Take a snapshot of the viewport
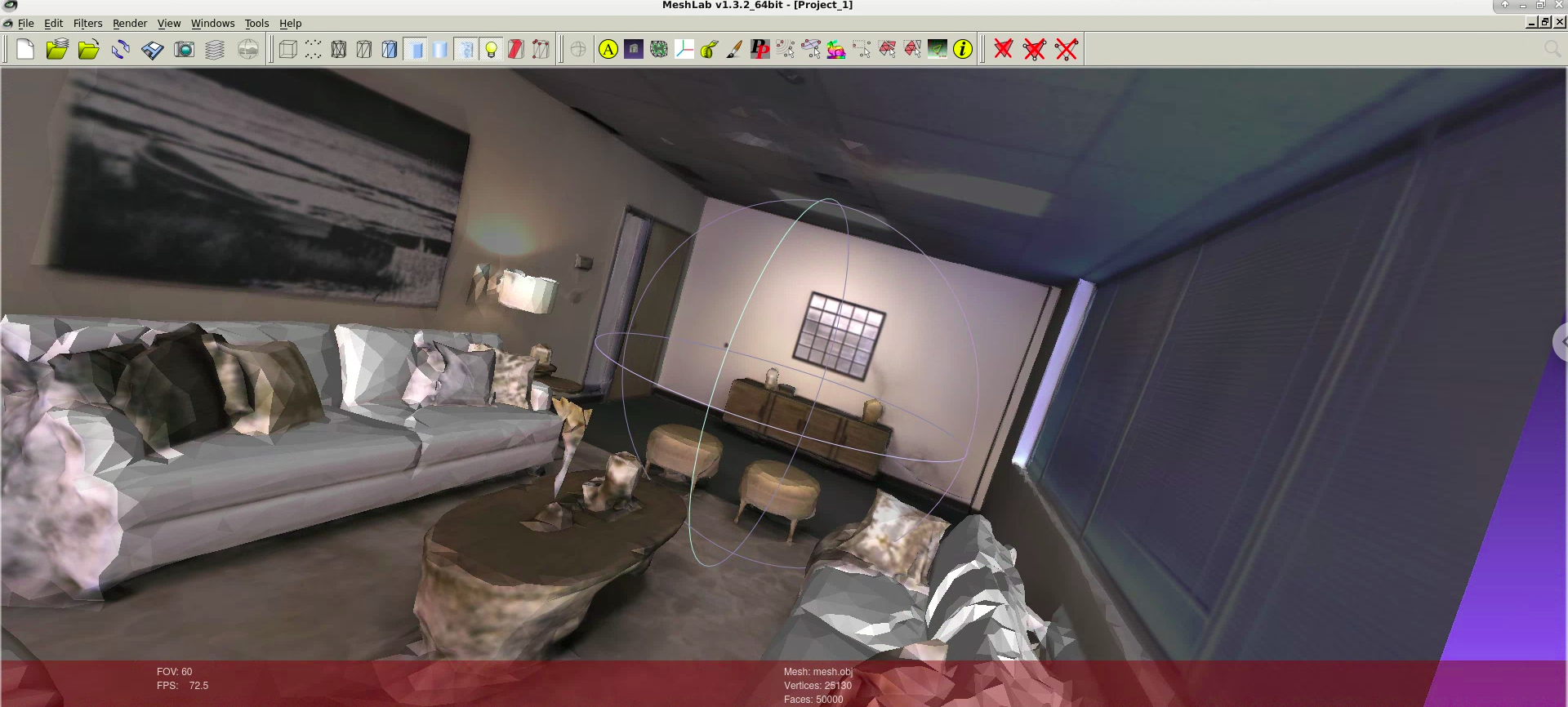 [185, 49]
